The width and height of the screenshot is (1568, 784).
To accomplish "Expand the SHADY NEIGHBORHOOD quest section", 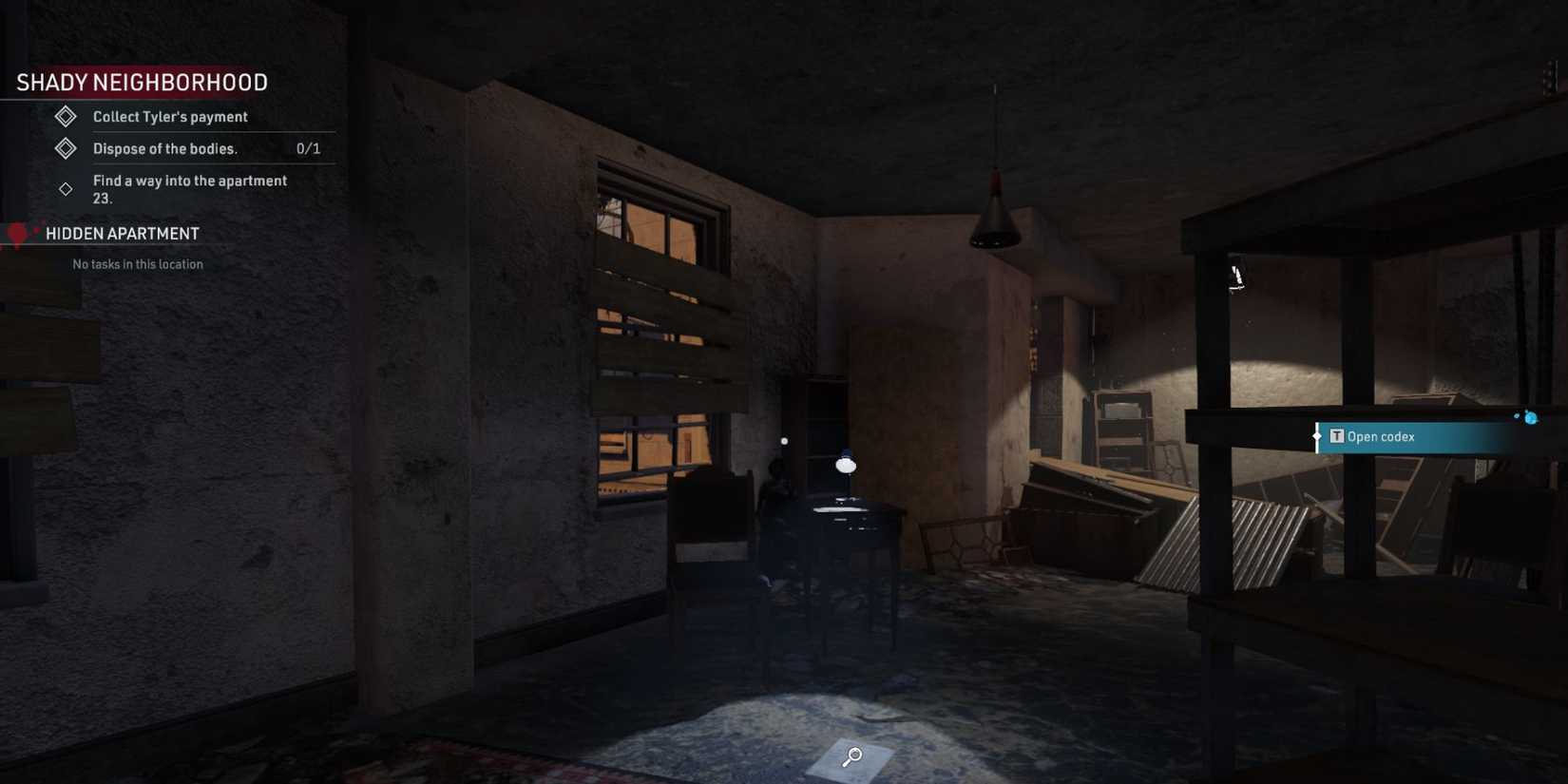I will click(141, 82).
